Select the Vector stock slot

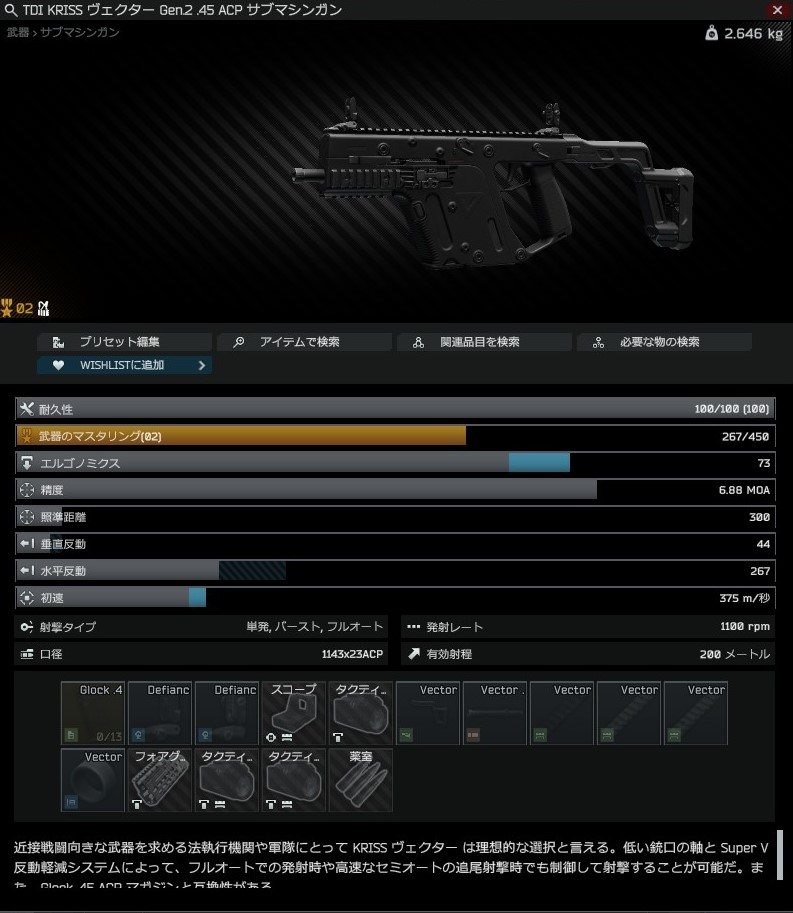428,713
